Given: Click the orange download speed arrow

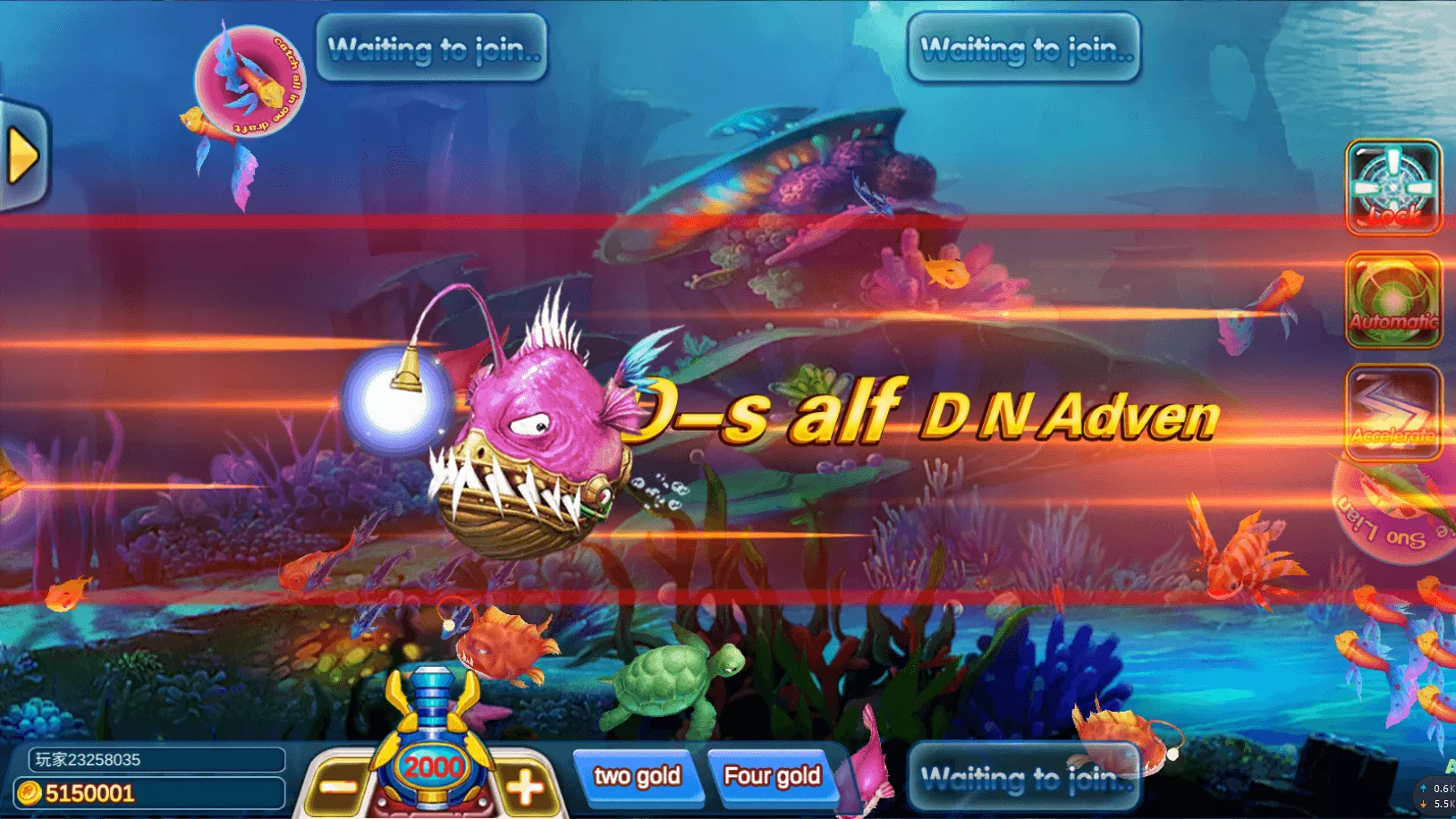Looking at the screenshot, I should (1424, 806).
